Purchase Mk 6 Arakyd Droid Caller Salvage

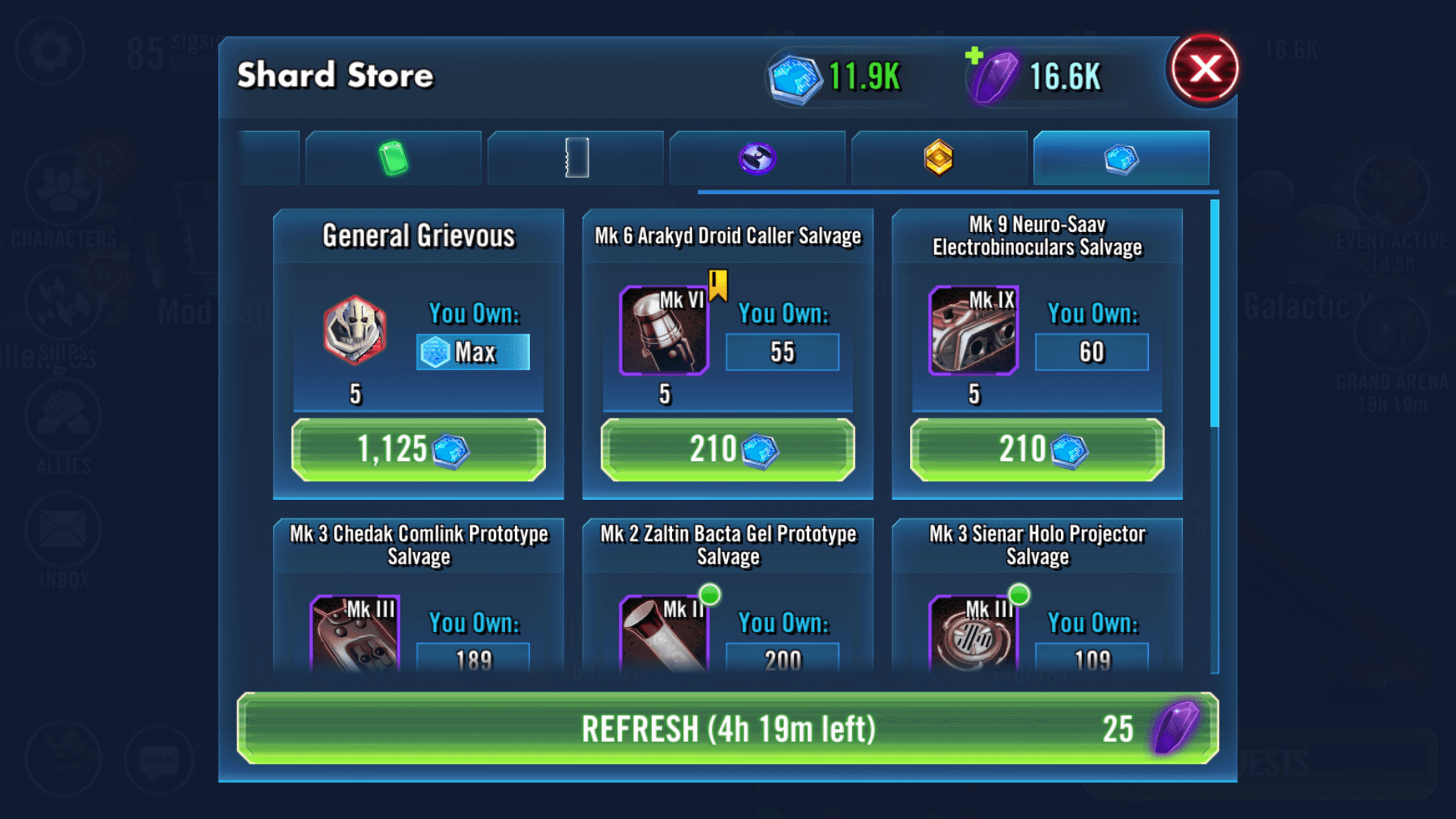click(727, 450)
